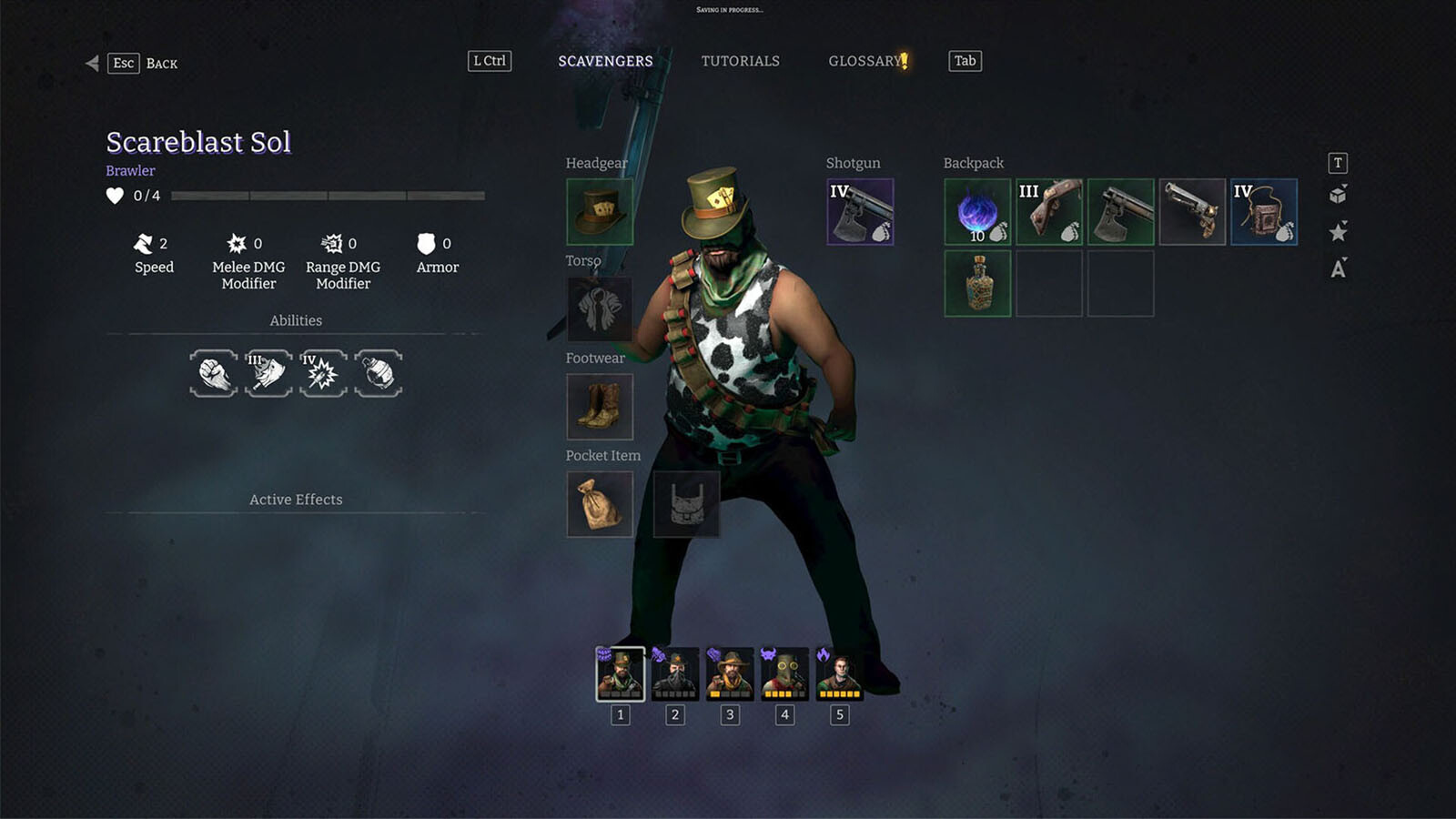
Task: Click the hatchet icon in the backpack
Action: coord(1121,211)
